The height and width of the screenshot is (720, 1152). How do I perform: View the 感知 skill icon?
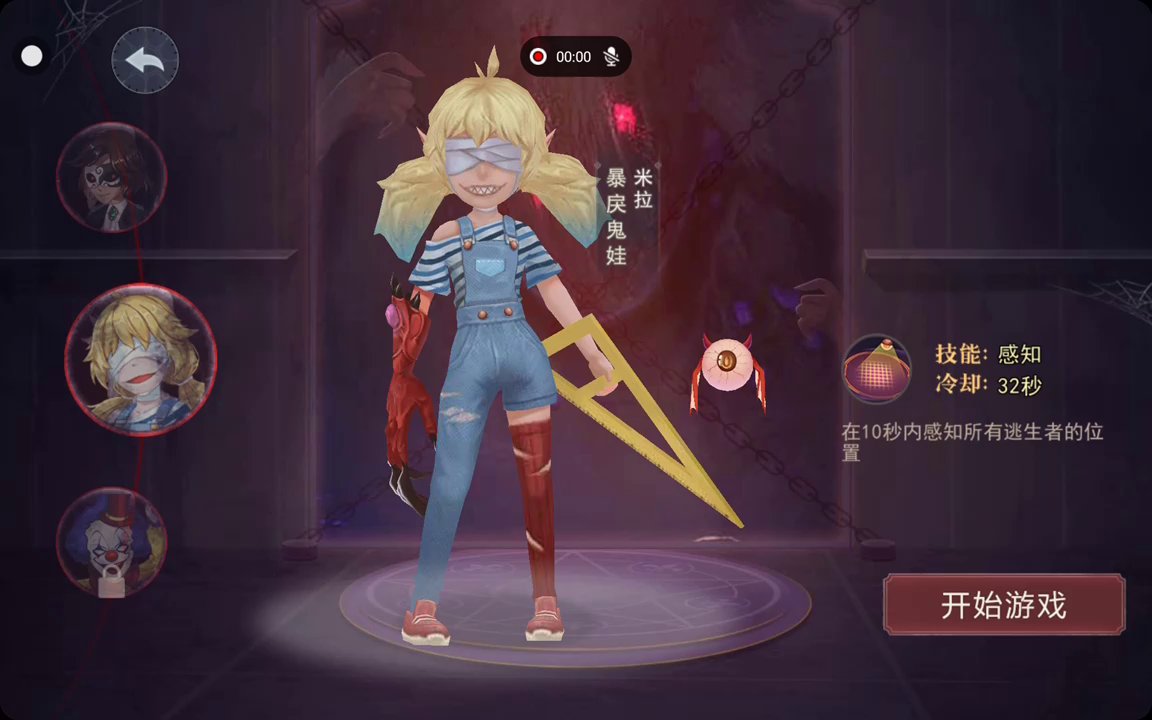pos(877,369)
